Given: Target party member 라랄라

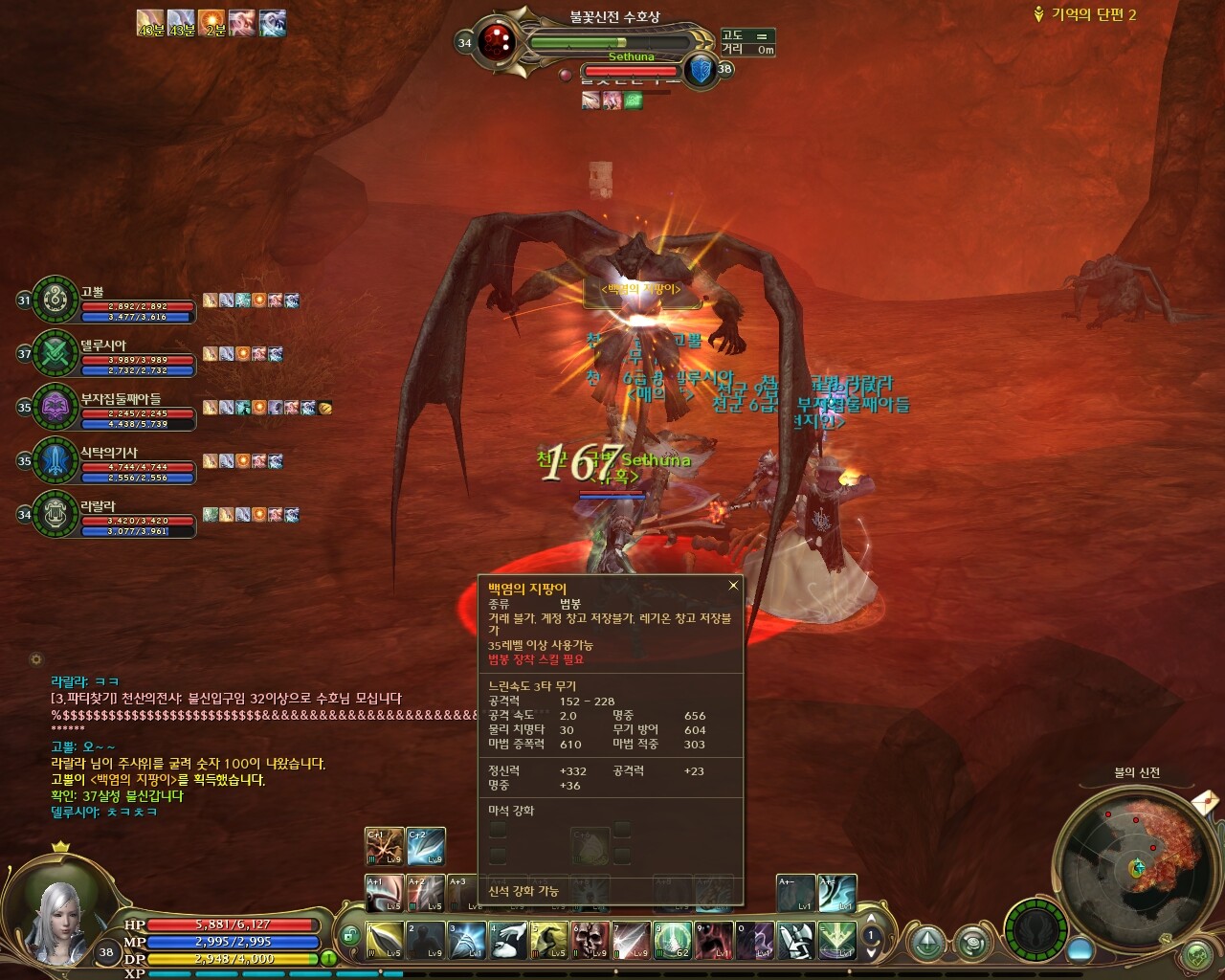Looking at the screenshot, I should click(56, 515).
